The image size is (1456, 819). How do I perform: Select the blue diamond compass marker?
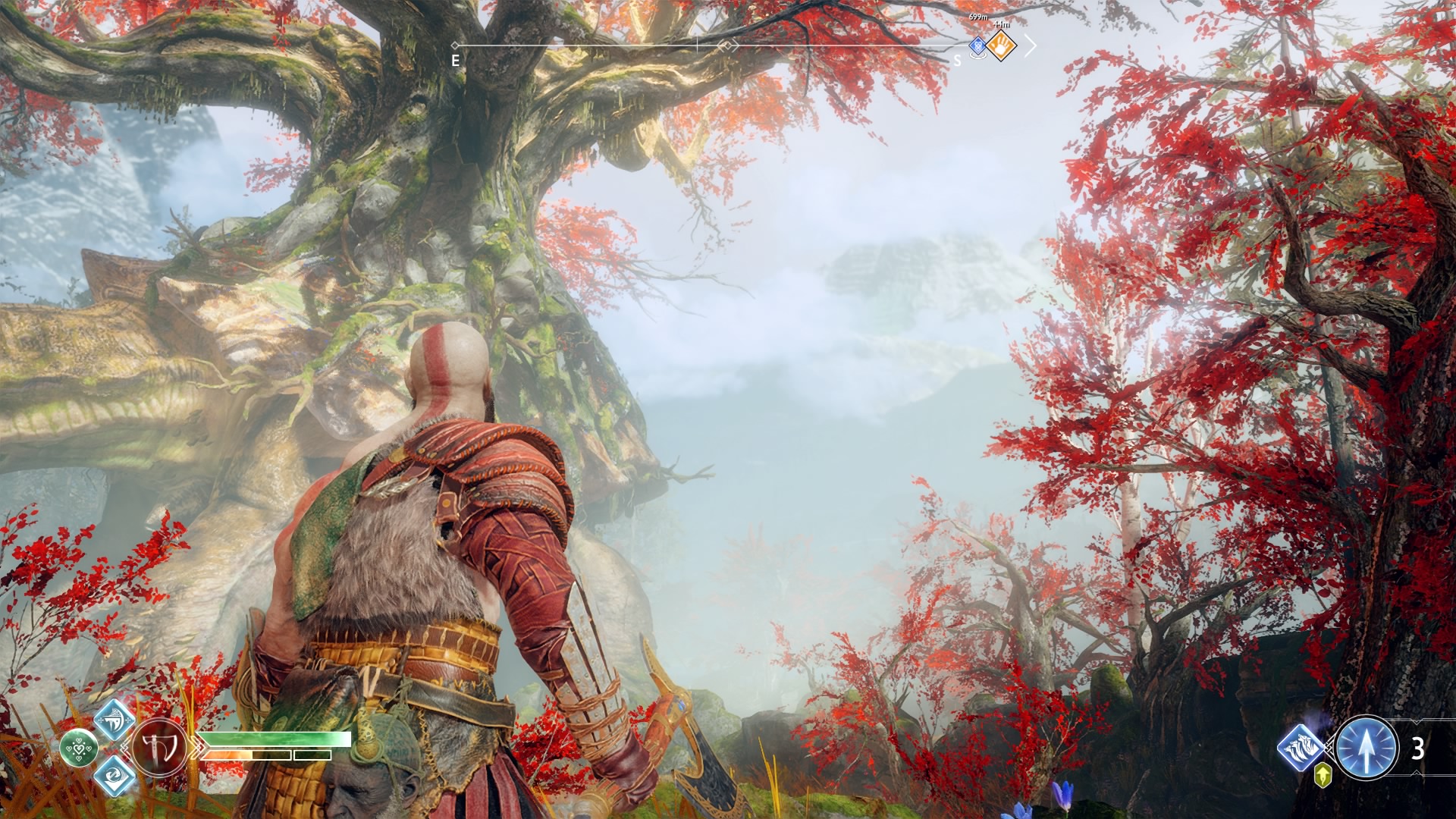coord(978,45)
